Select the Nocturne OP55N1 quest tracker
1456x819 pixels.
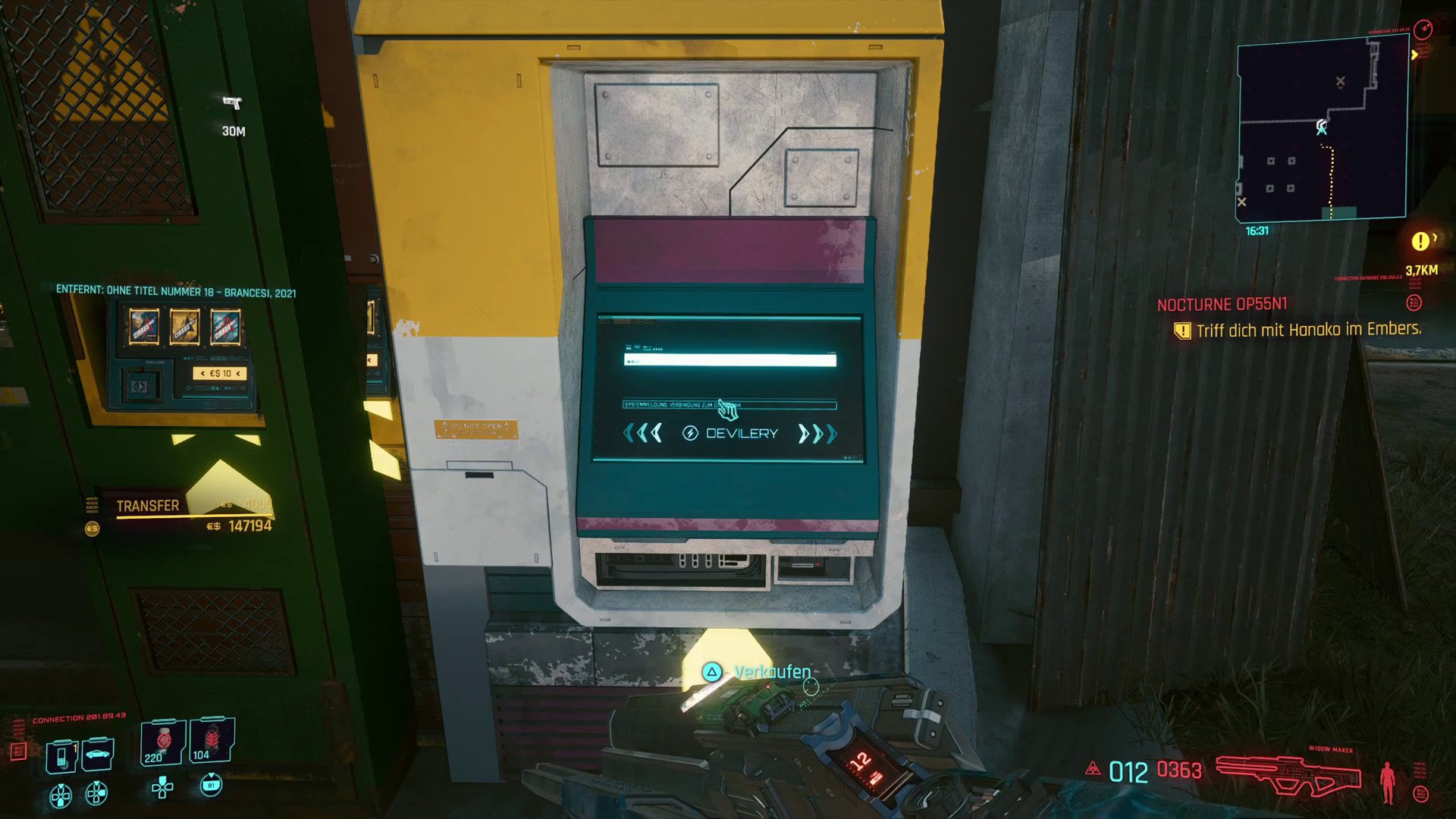coord(1222,305)
